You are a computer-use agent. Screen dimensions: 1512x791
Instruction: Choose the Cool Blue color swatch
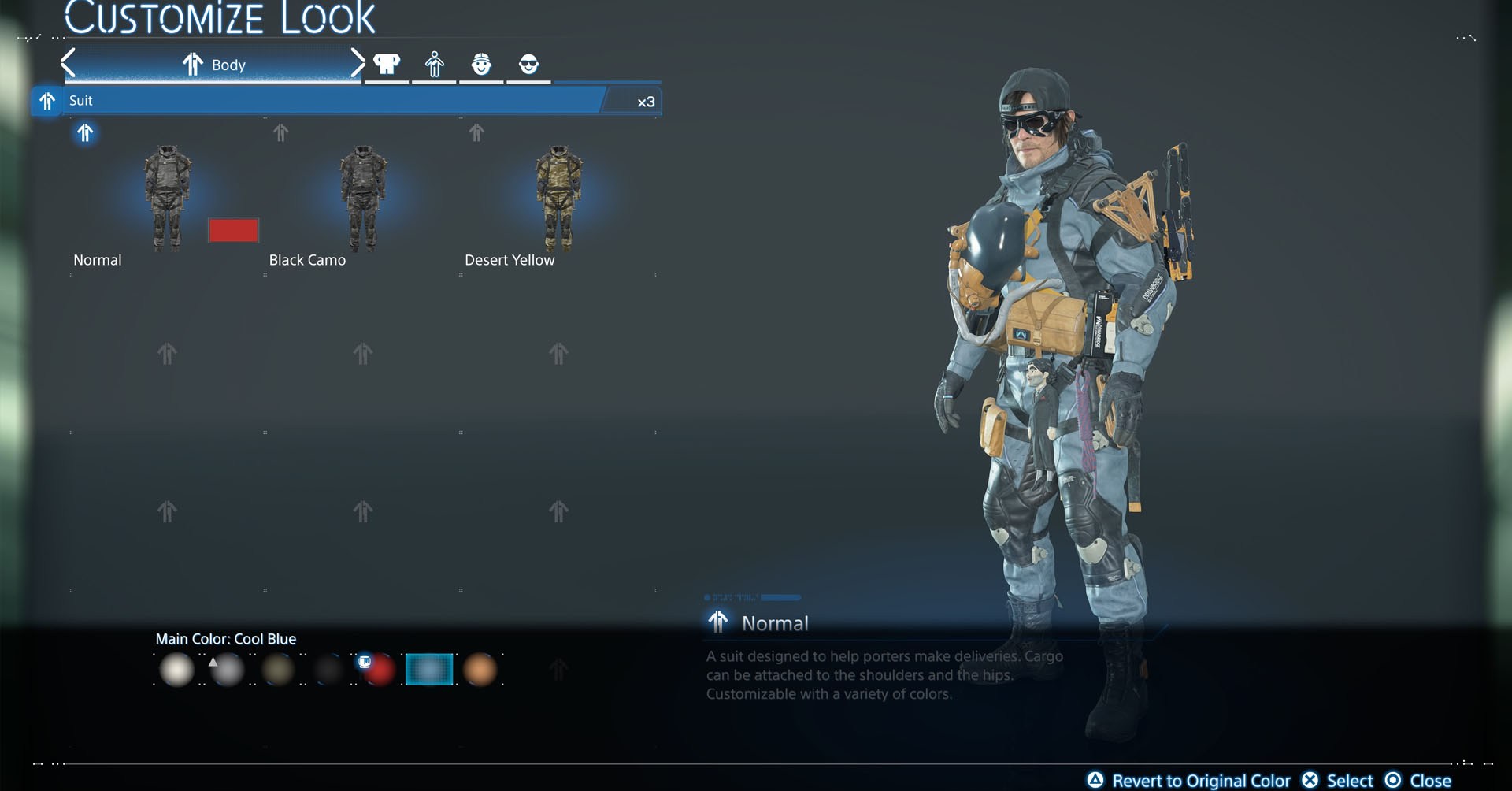coord(429,670)
